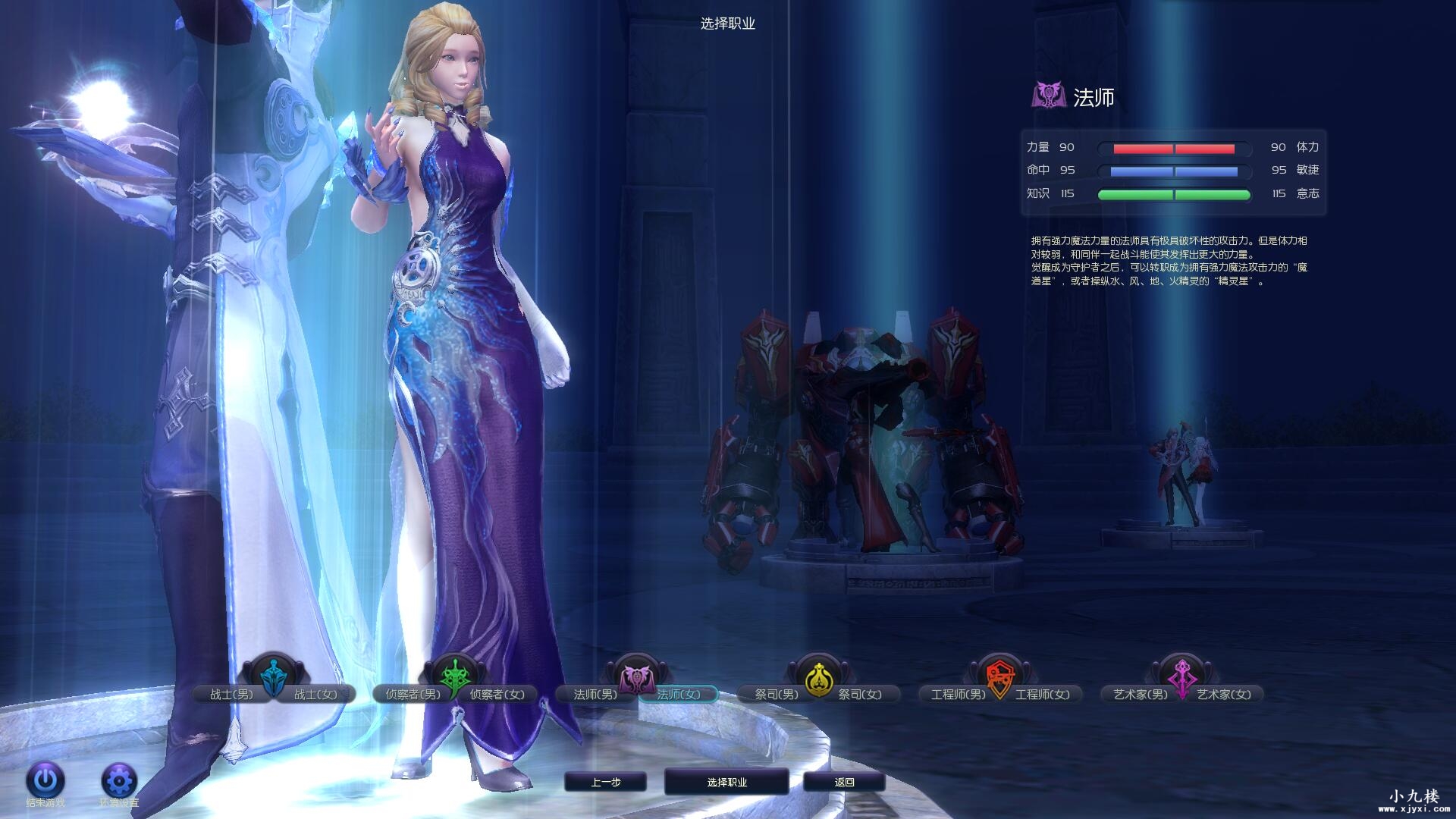This screenshot has height=819, width=1456.
Task: Click the 返回 return button
Action: (845, 782)
